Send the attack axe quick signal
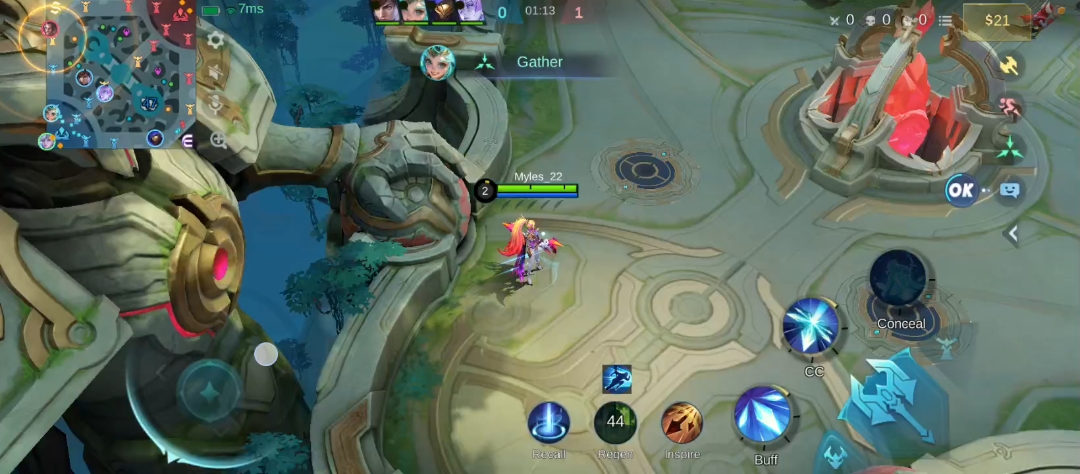The height and width of the screenshot is (474, 1080). 1010,65
